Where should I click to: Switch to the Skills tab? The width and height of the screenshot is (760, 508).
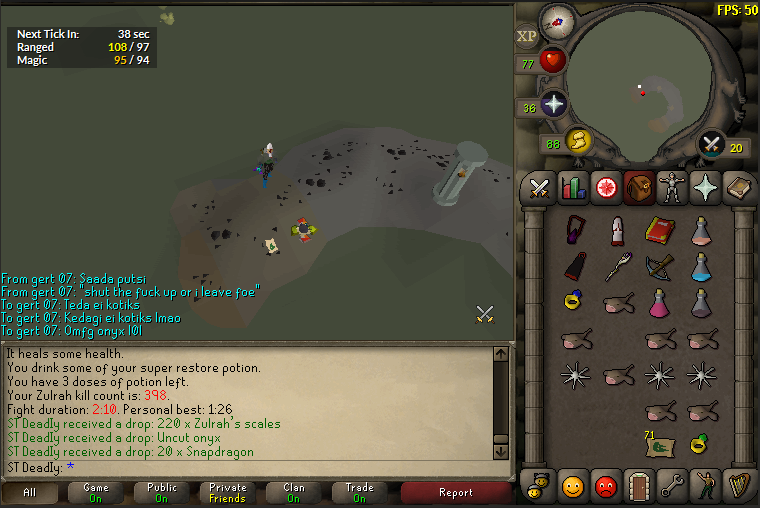pyautogui.click(x=573, y=187)
